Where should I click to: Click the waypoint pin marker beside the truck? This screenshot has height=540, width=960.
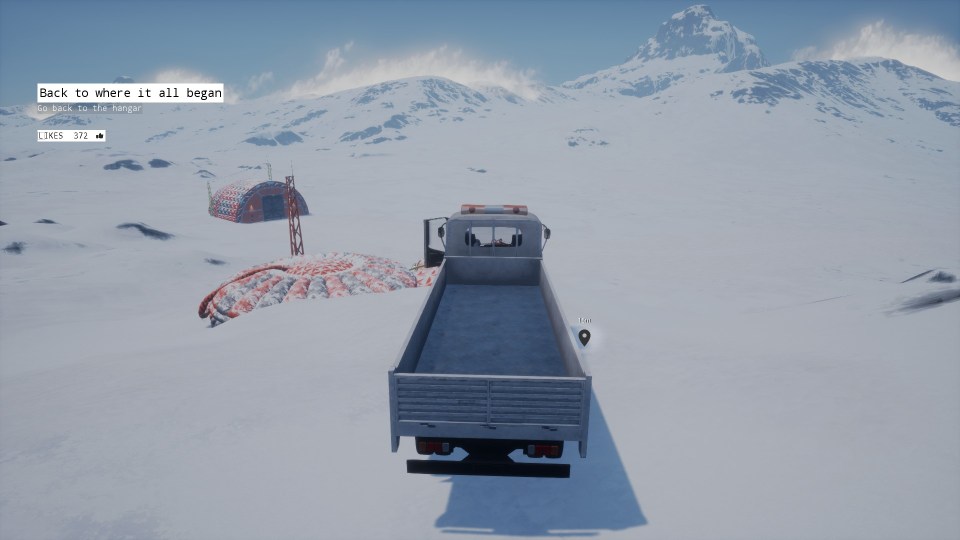[x=584, y=337]
